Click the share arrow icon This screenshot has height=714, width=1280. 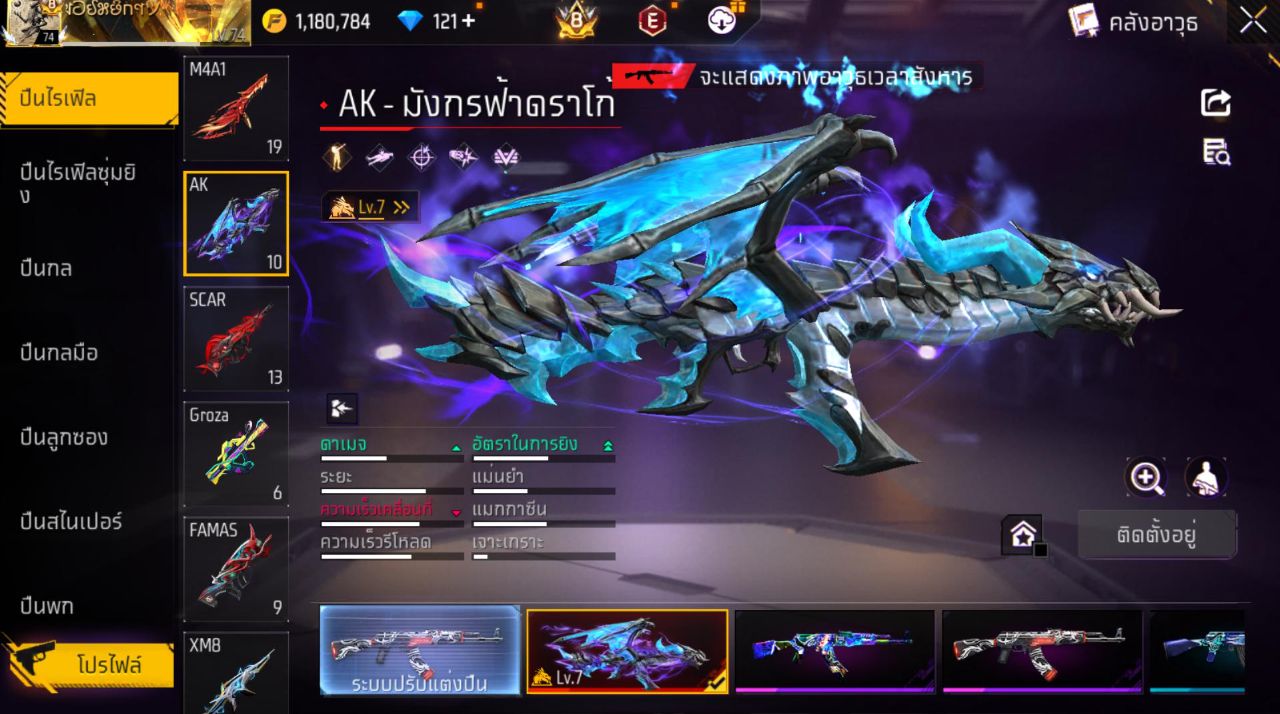(x=1216, y=102)
